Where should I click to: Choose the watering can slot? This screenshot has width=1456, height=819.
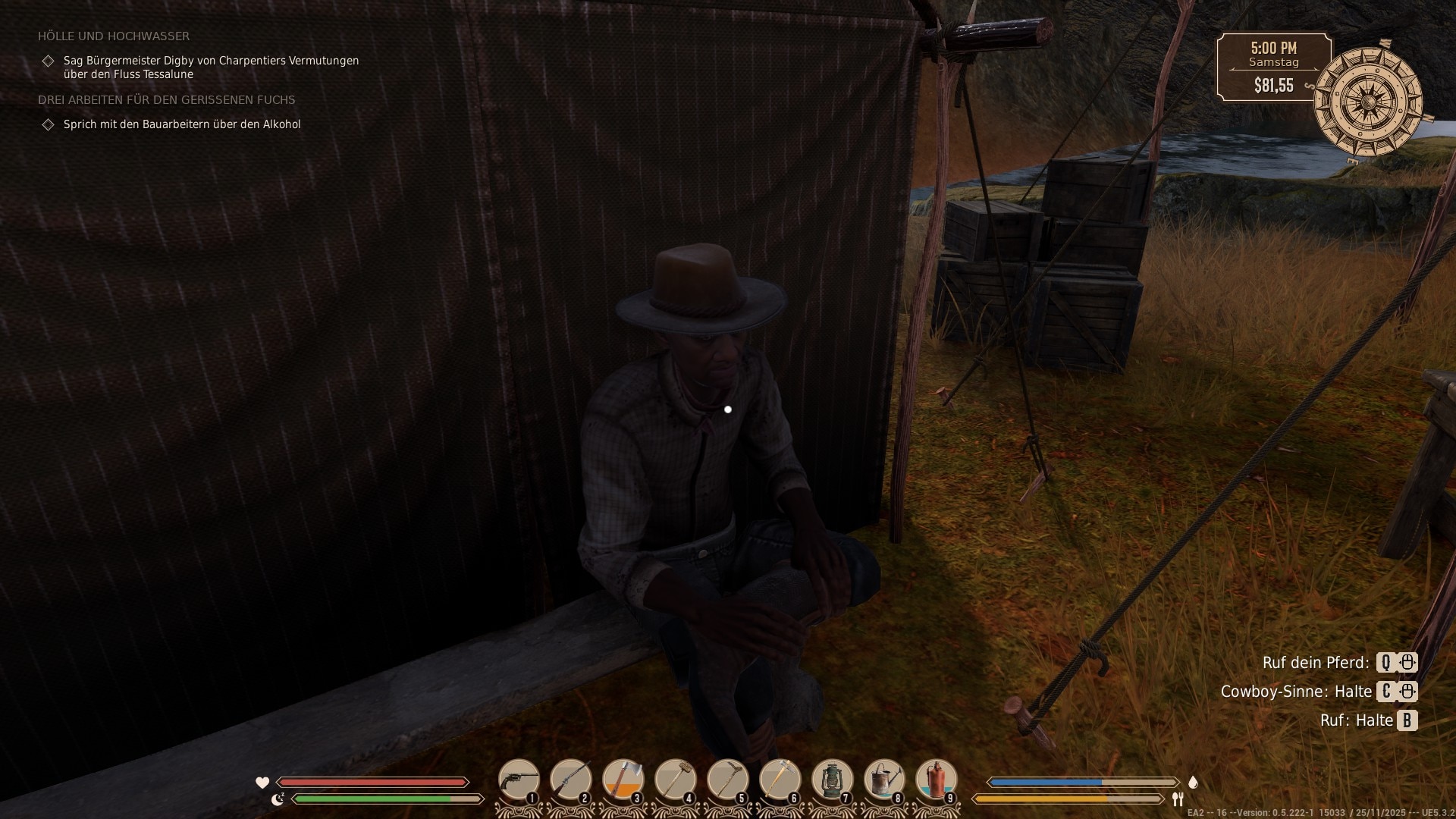[x=885, y=780]
